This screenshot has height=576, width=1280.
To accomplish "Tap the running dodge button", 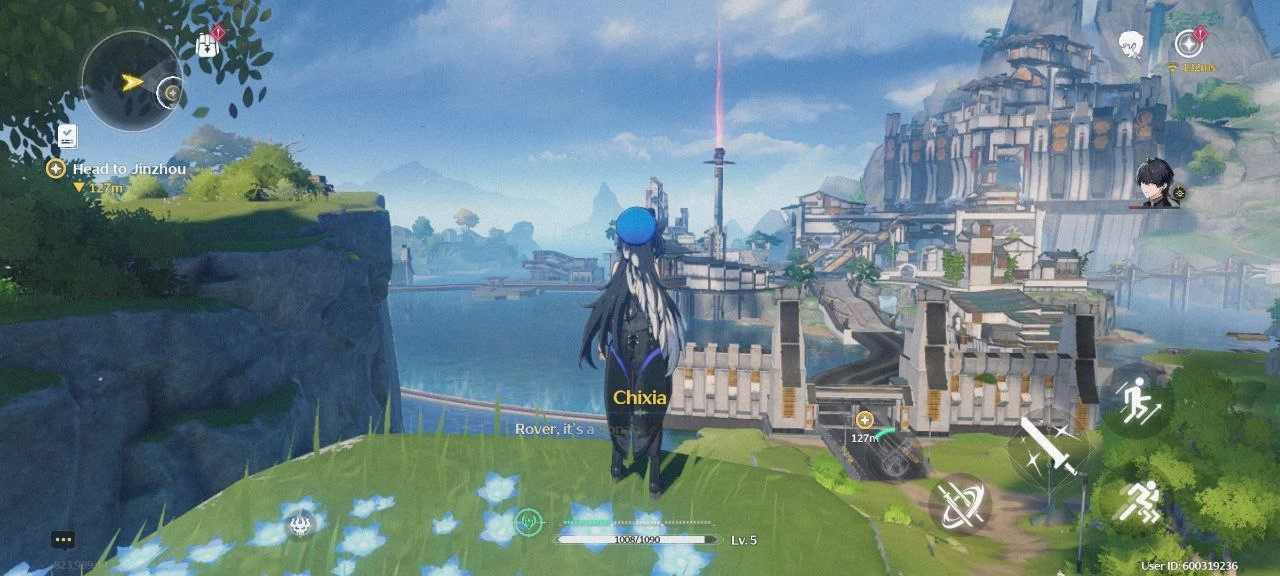I will [x=1138, y=502].
